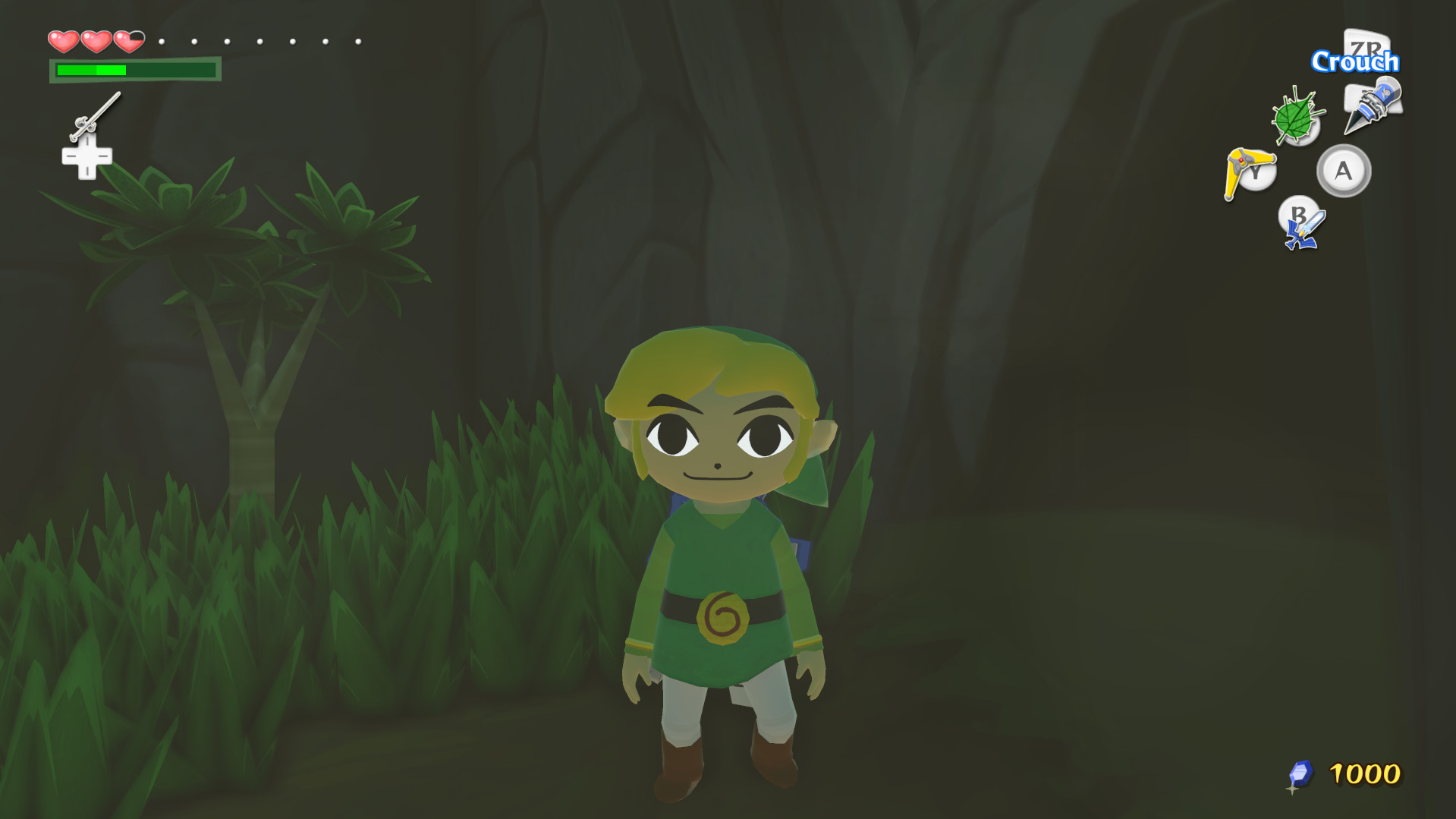Click the white d-pad cross indicator

[x=86, y=158]
